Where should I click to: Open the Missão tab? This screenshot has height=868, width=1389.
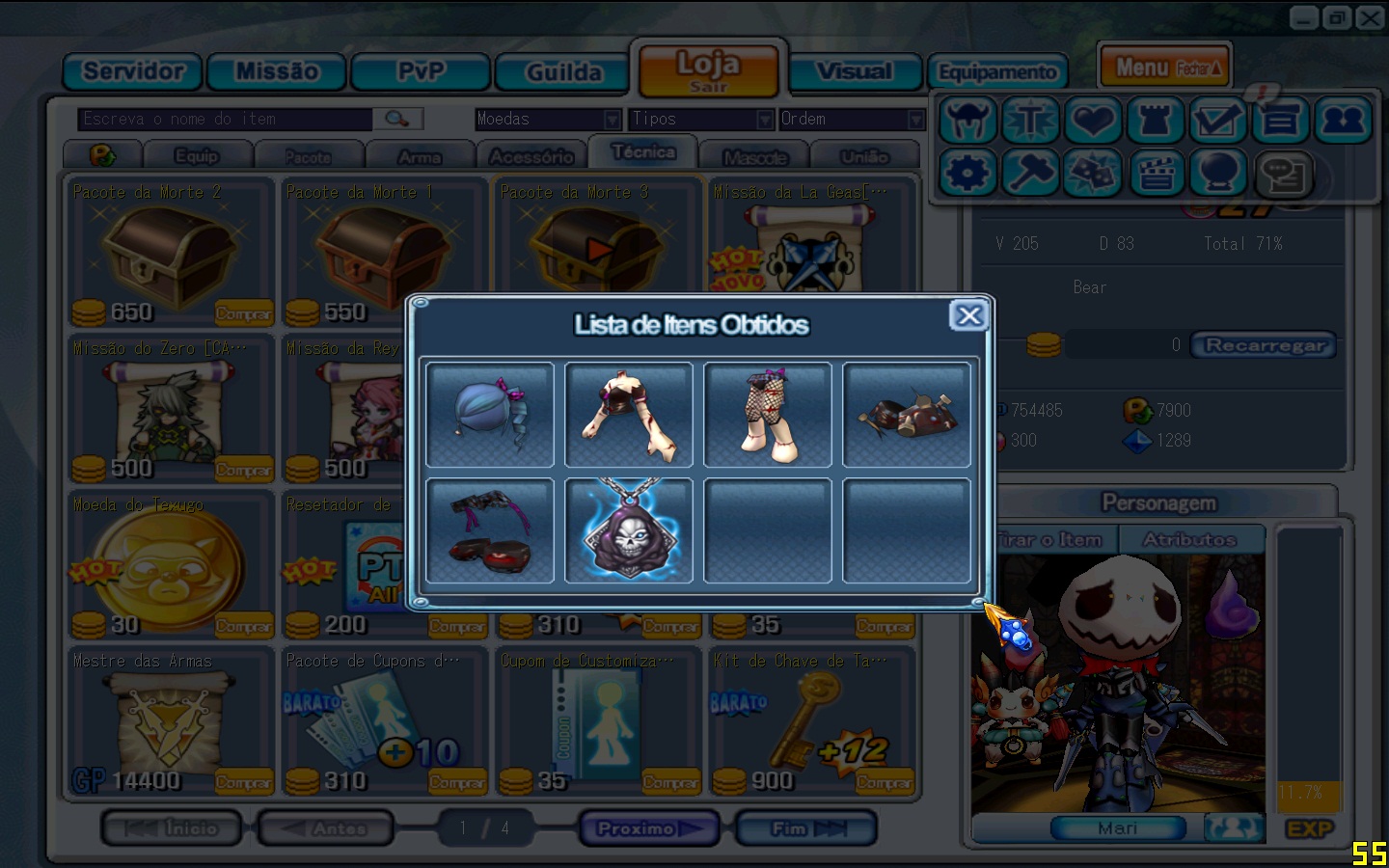pyautogui.click(x=277, y=72)
